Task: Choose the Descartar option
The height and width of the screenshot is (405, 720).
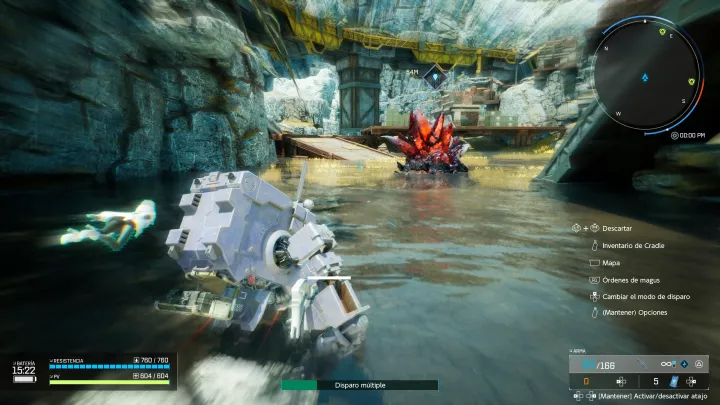Action: pyautogui.click(x=616, y=228)
